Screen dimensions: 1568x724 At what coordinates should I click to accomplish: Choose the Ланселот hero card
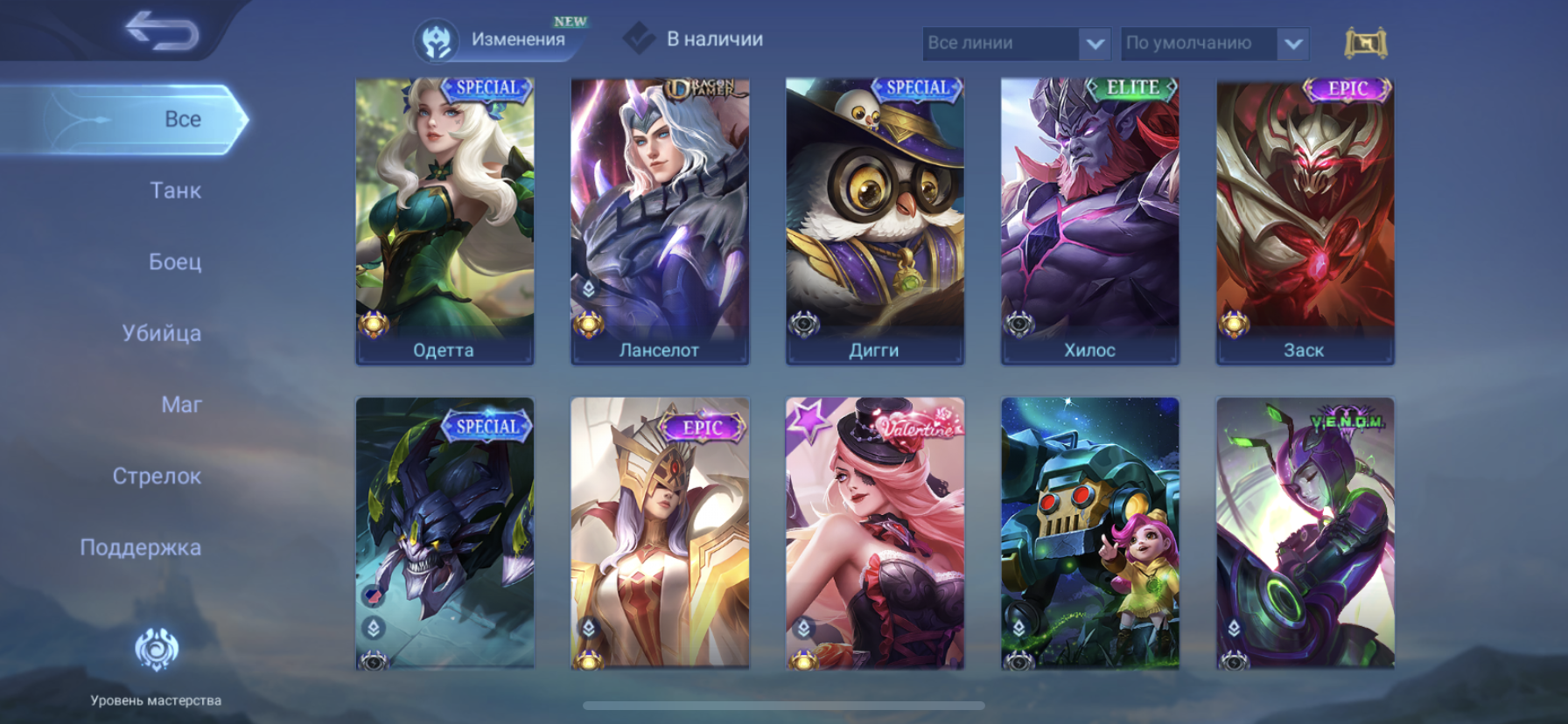(660, 219)
